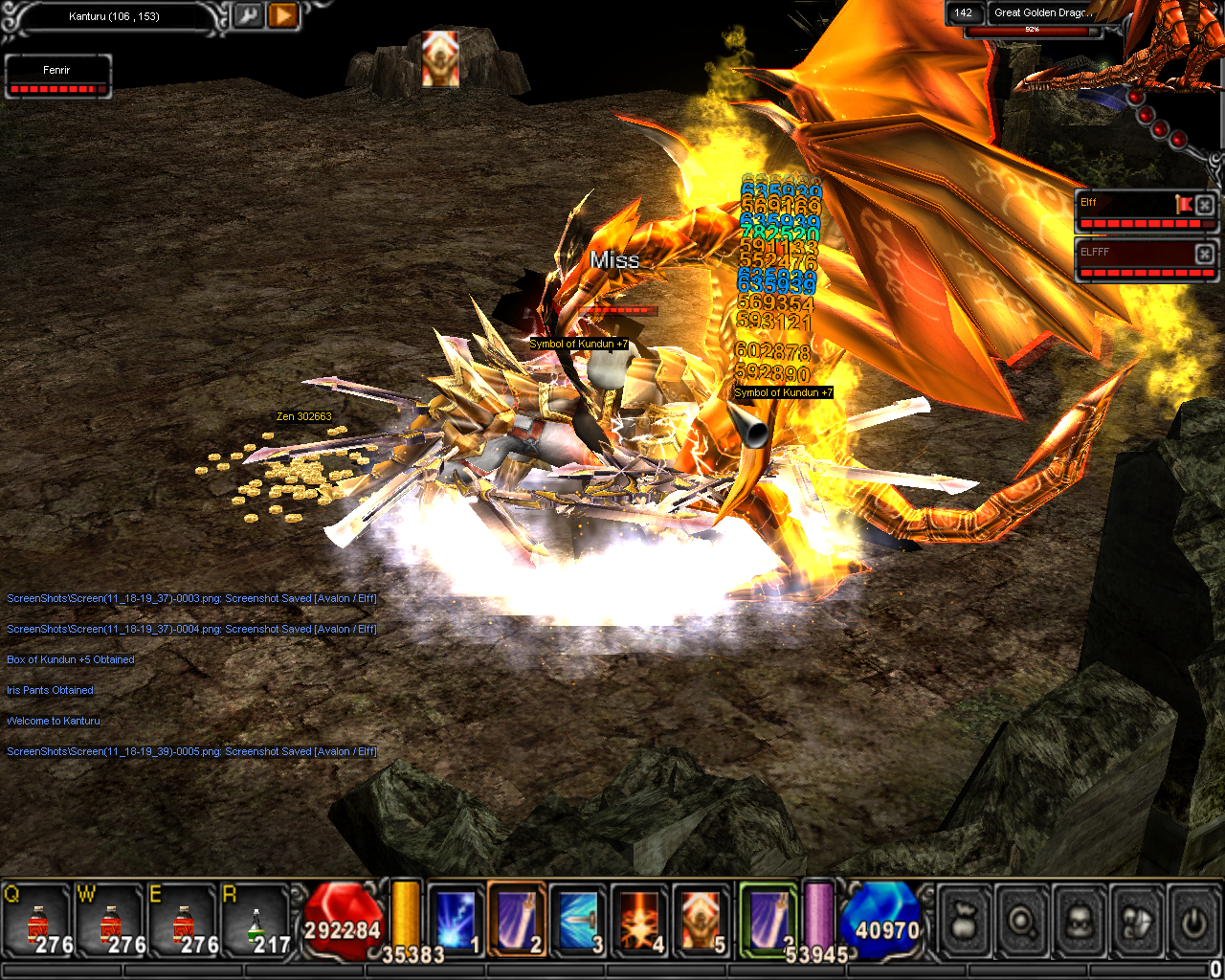The width and height of the screenshot is (1225, 980).
Task: Use the W slot red potion
Action: pyautogui.click(x=111, y=923)
